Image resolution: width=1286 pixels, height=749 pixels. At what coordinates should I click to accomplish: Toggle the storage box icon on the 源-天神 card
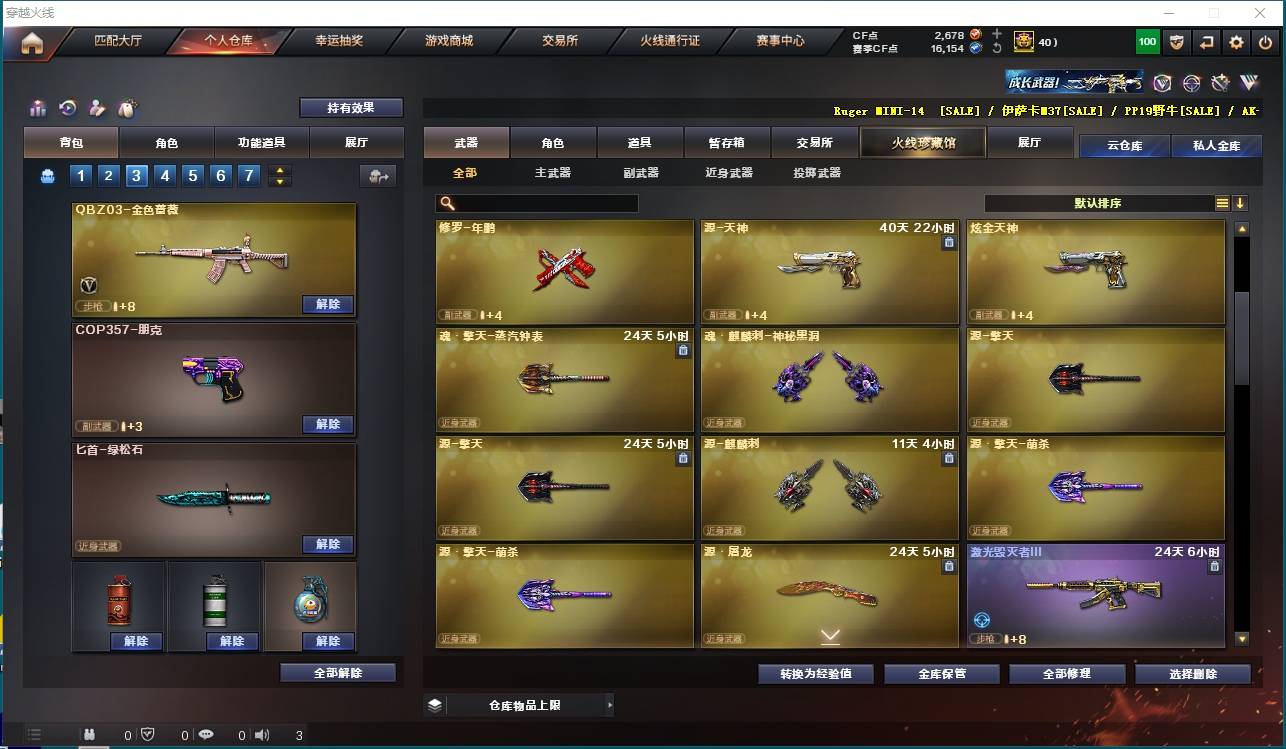tap(948, 243)
